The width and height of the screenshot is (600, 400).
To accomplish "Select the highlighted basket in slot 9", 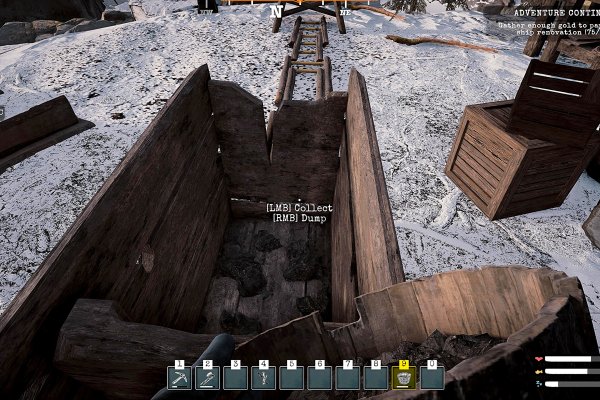I will pos(404,378).
